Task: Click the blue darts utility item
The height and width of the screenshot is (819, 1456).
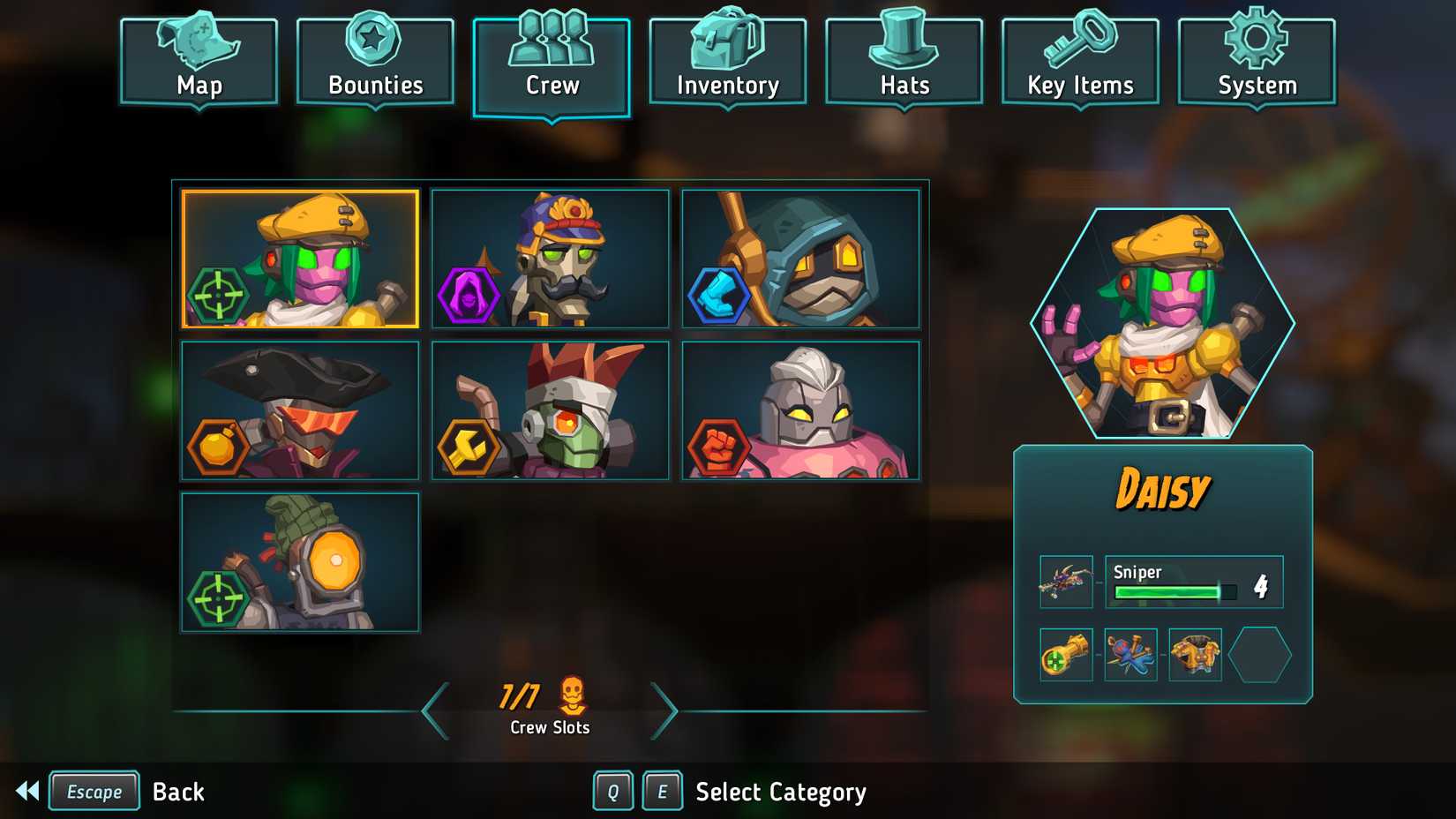Action: click(1130, 656)
